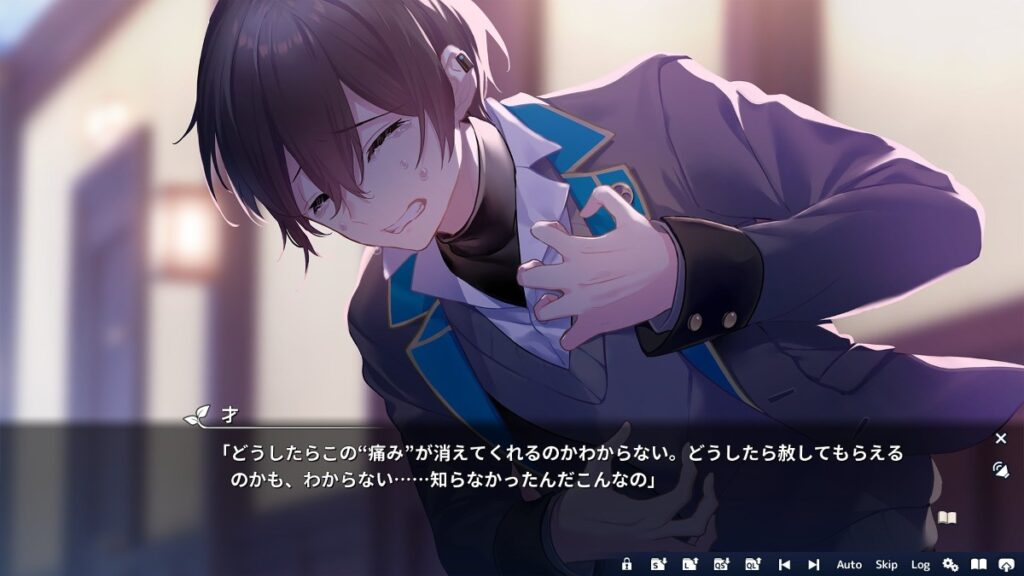This screenshot has height=576, width=1024.
Task: Jump back to the previous scene
Action: click(x=784, y=565)
